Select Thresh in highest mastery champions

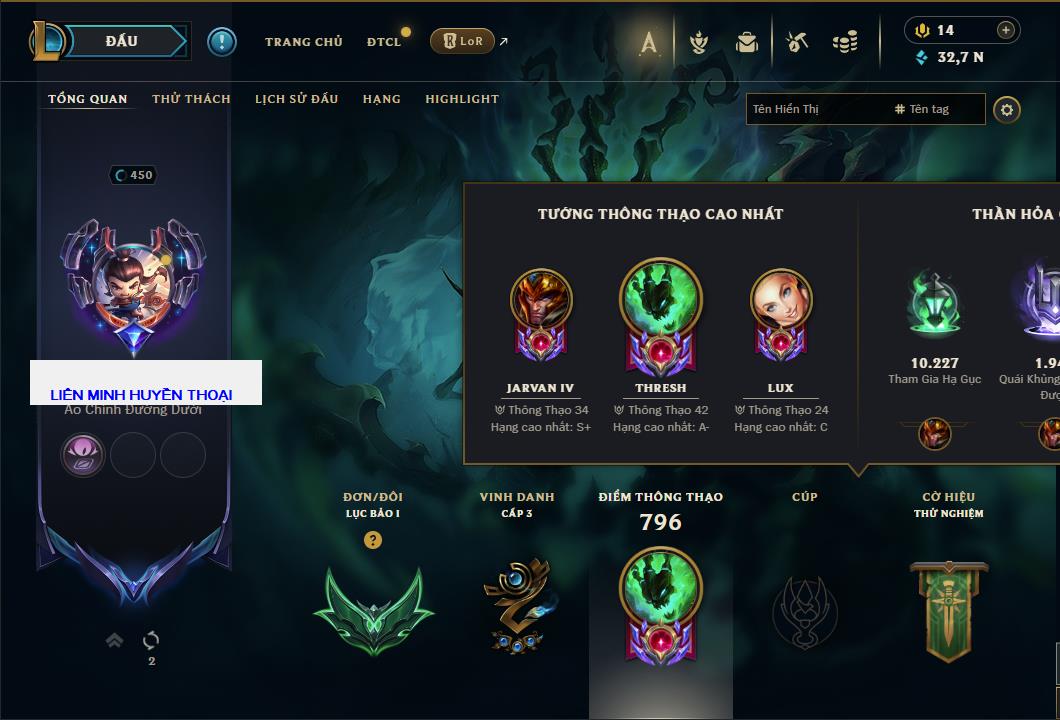click(660, 300)
